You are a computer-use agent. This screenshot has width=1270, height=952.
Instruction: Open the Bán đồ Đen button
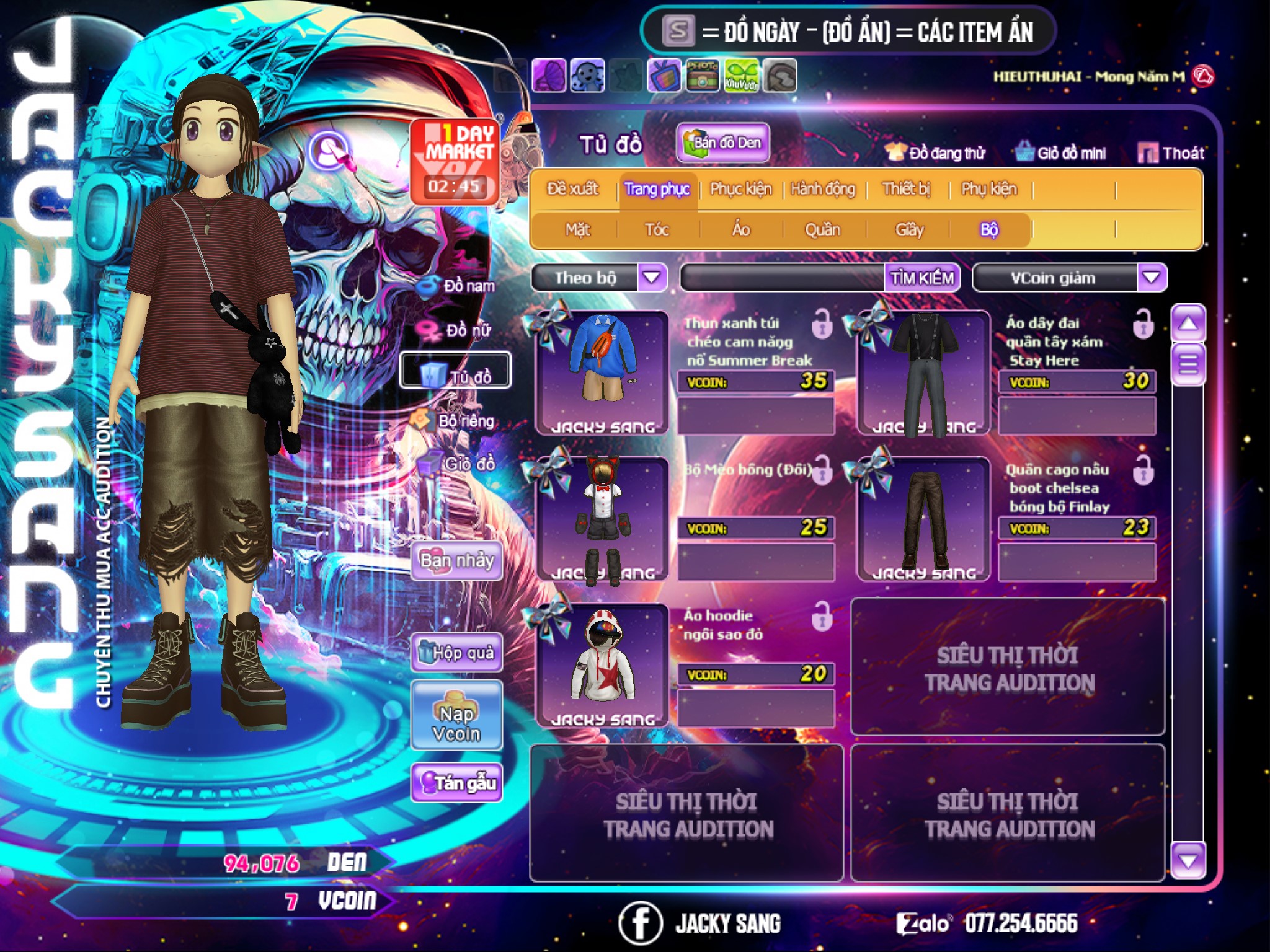[x=722, y=143]
